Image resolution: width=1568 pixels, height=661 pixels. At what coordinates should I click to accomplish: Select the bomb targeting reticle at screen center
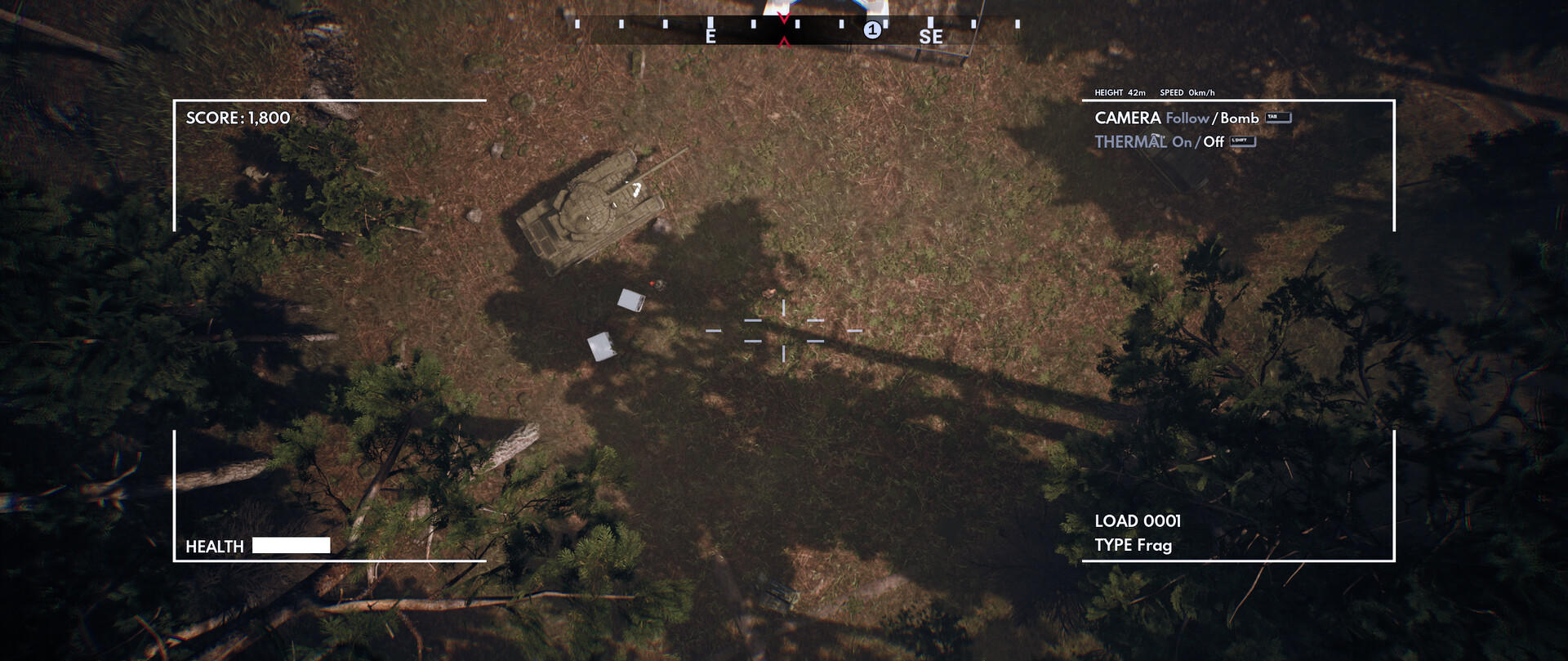coord(784,331)
